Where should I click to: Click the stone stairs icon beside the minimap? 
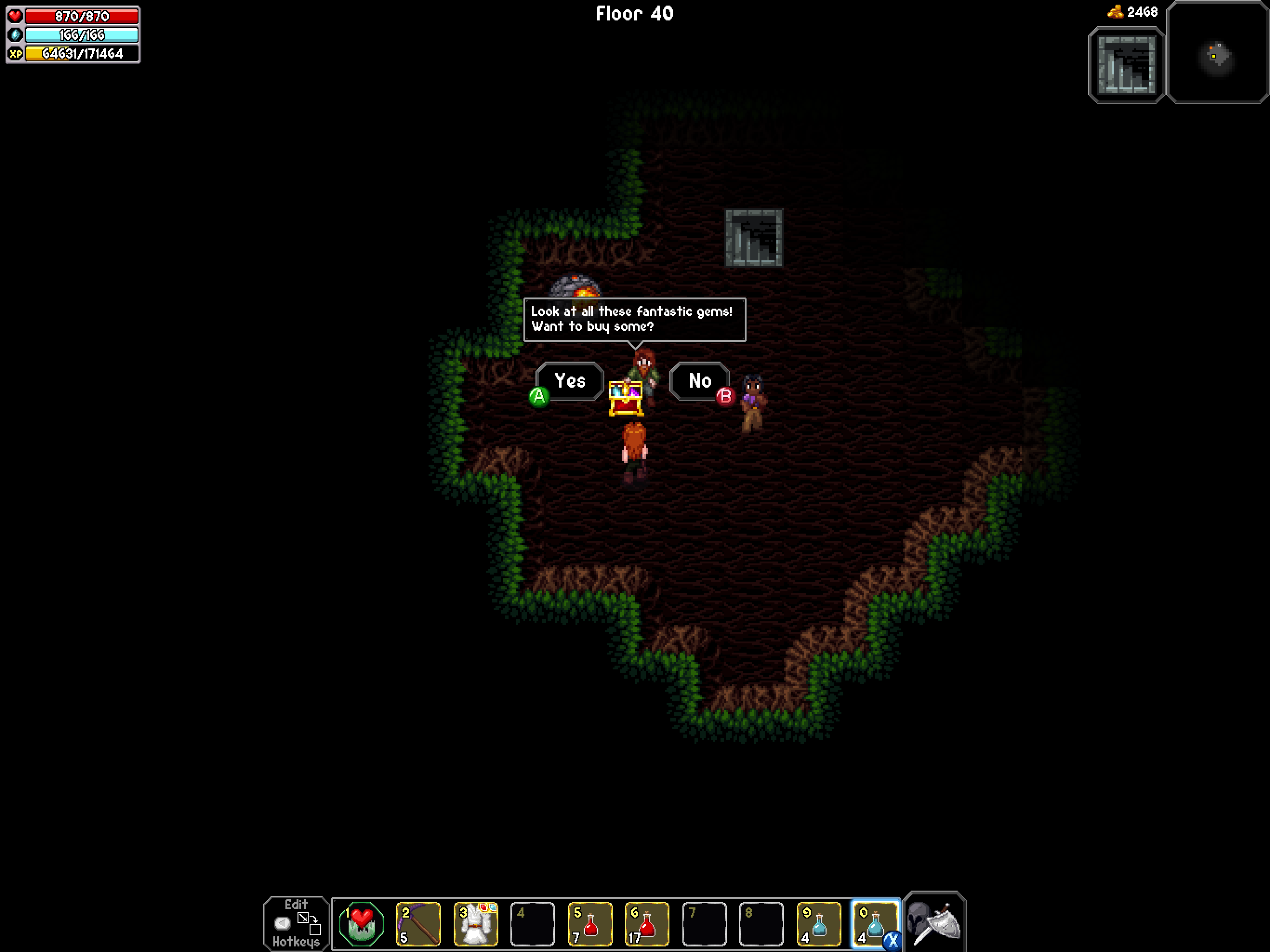pos(1126,65)
